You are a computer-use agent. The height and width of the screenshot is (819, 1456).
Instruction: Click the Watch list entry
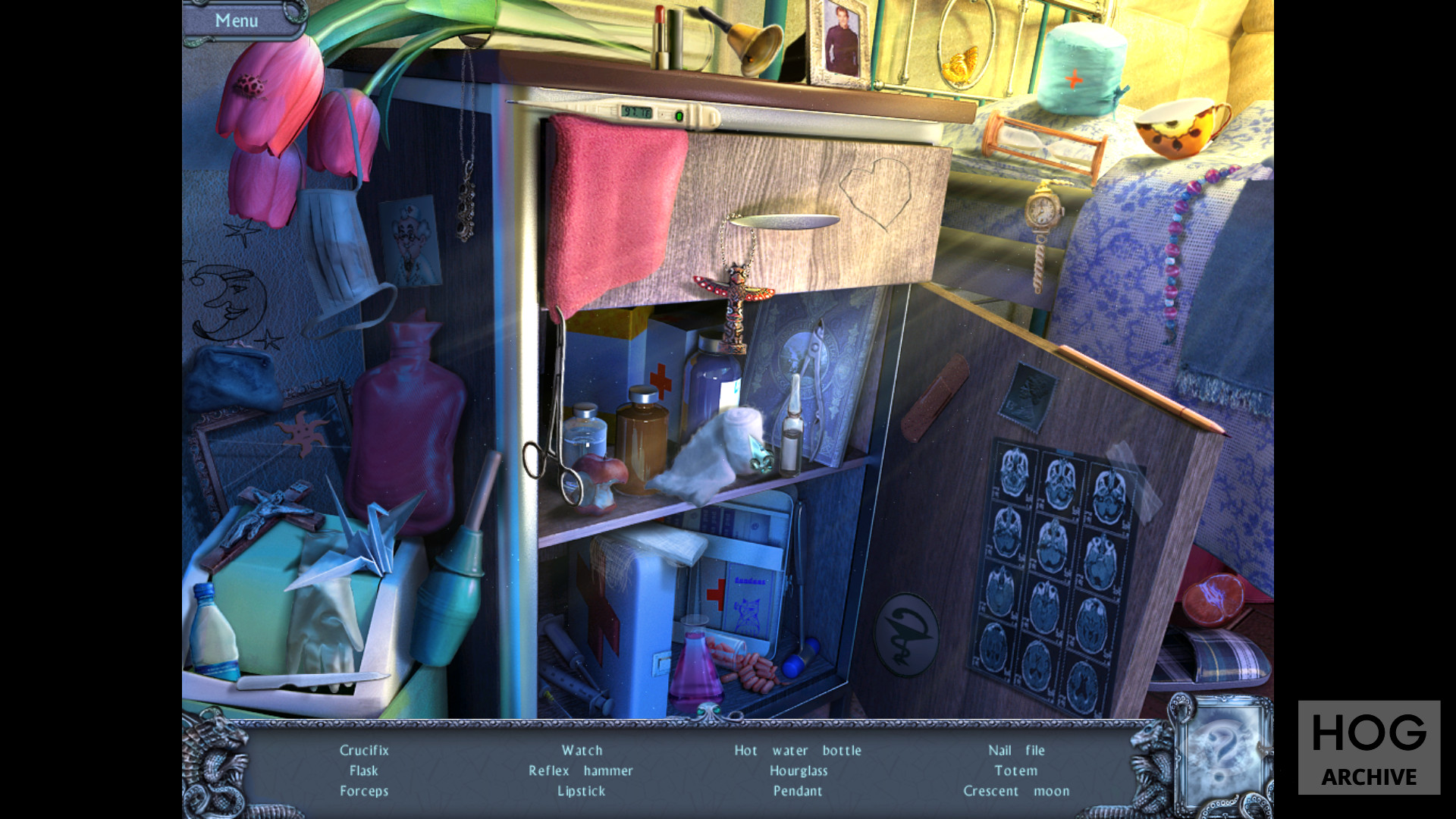(582, 750)
